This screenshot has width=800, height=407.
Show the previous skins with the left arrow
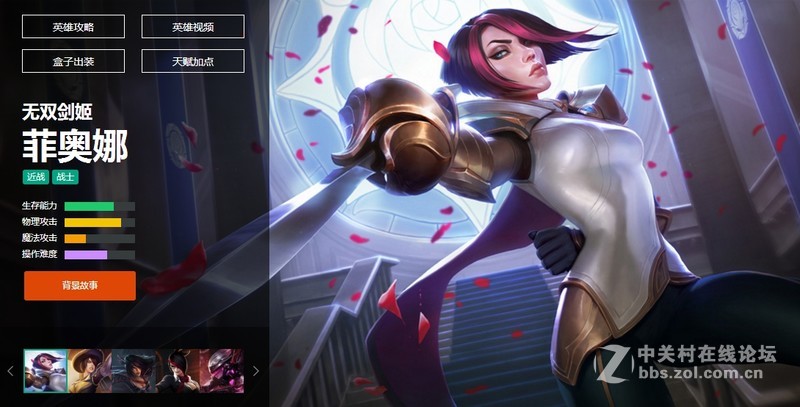(x=11, y=370)
